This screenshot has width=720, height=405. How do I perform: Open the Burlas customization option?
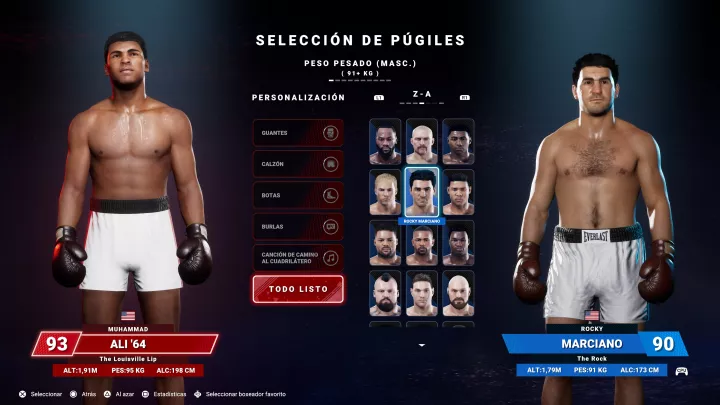point(298,227)
